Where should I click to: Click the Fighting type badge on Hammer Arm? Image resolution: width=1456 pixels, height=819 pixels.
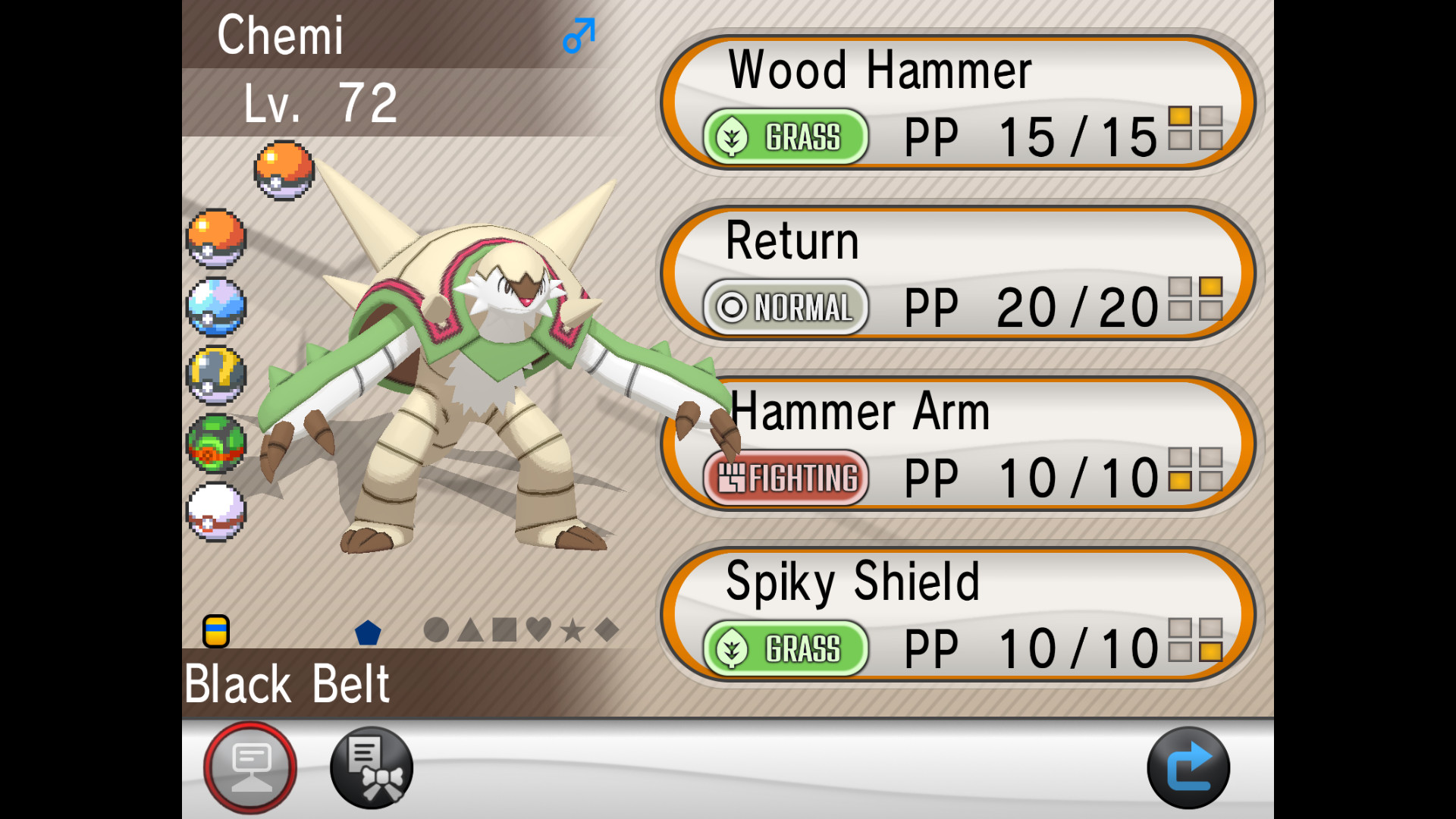(x=786, y=479)
